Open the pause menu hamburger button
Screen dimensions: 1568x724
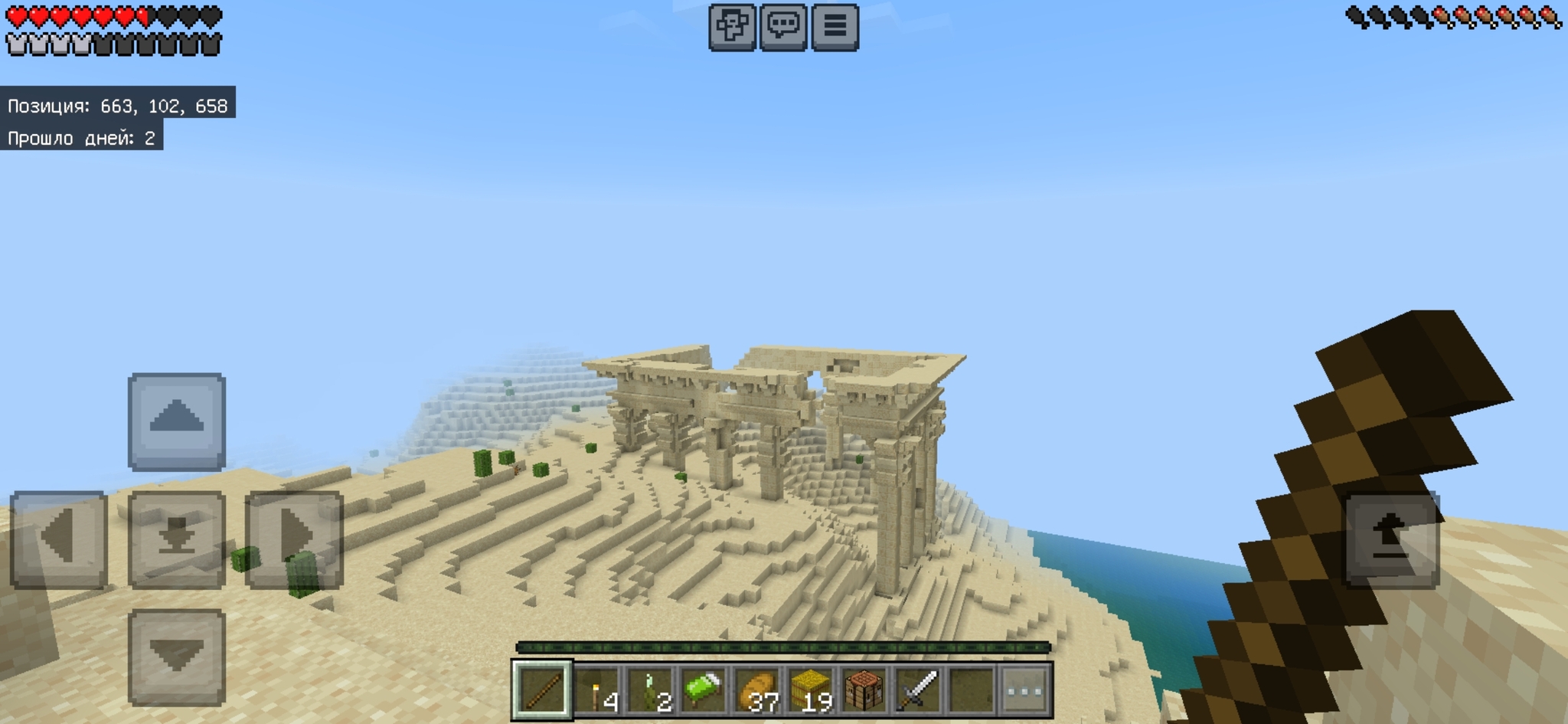click(x=835, y=27)
